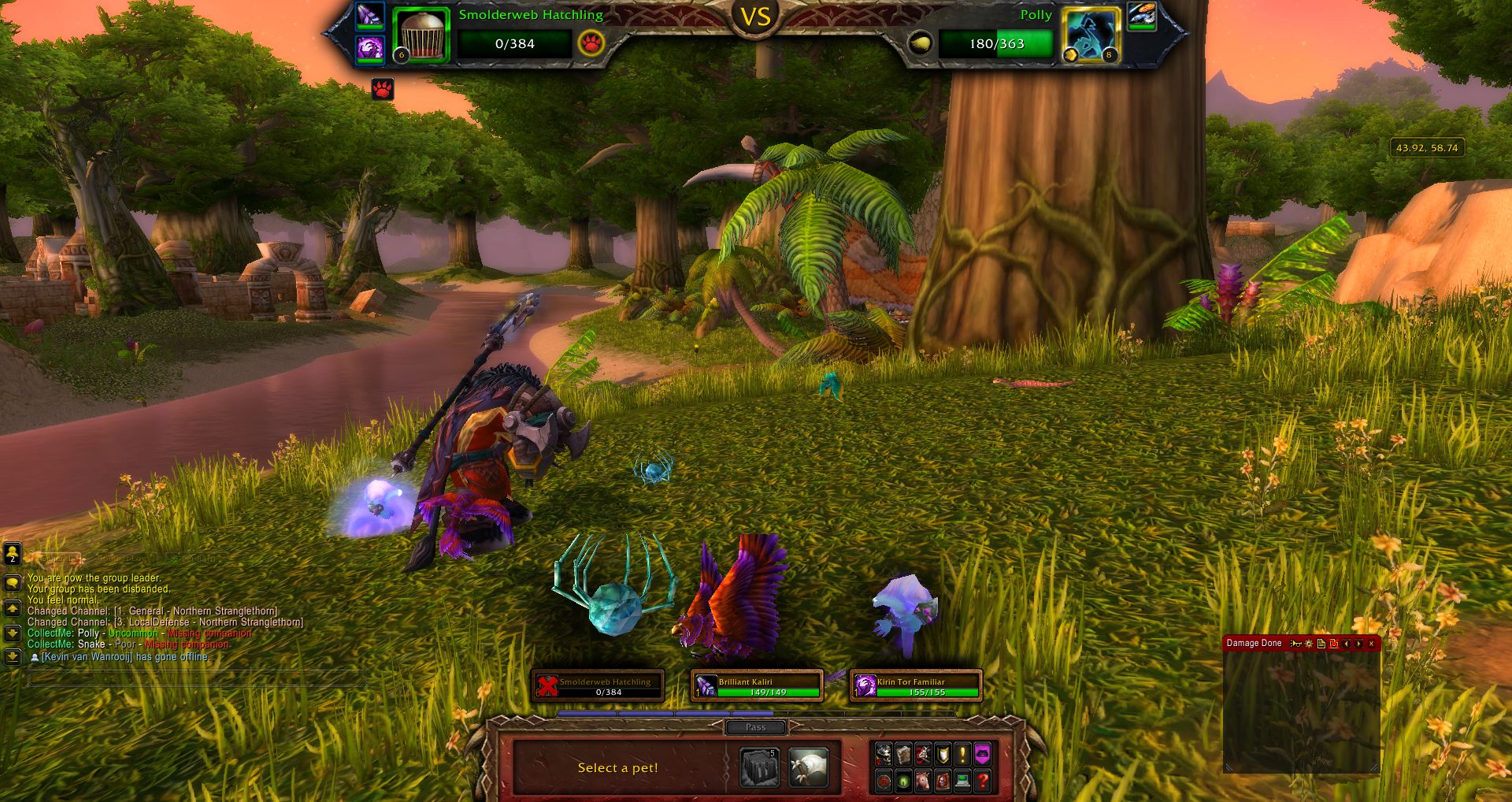This screenshot has height=802, width=1512.
Task: Close the Damage Done meter window
Action: pyautogui.click(x=1371, y=644)
